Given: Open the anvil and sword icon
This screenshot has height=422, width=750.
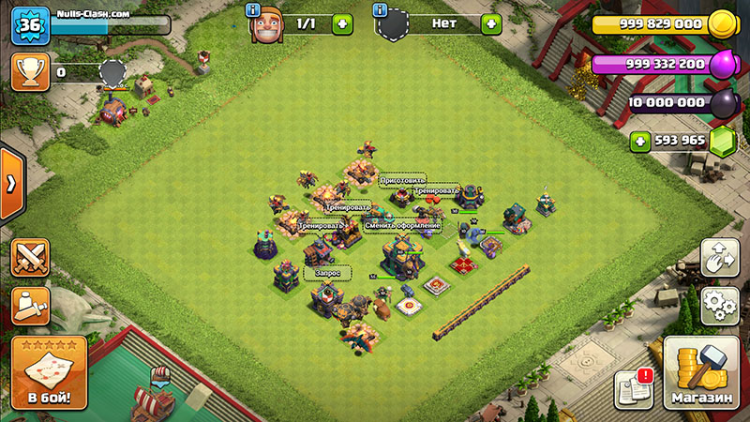Looking at the screenshot, I should (30, 306).
